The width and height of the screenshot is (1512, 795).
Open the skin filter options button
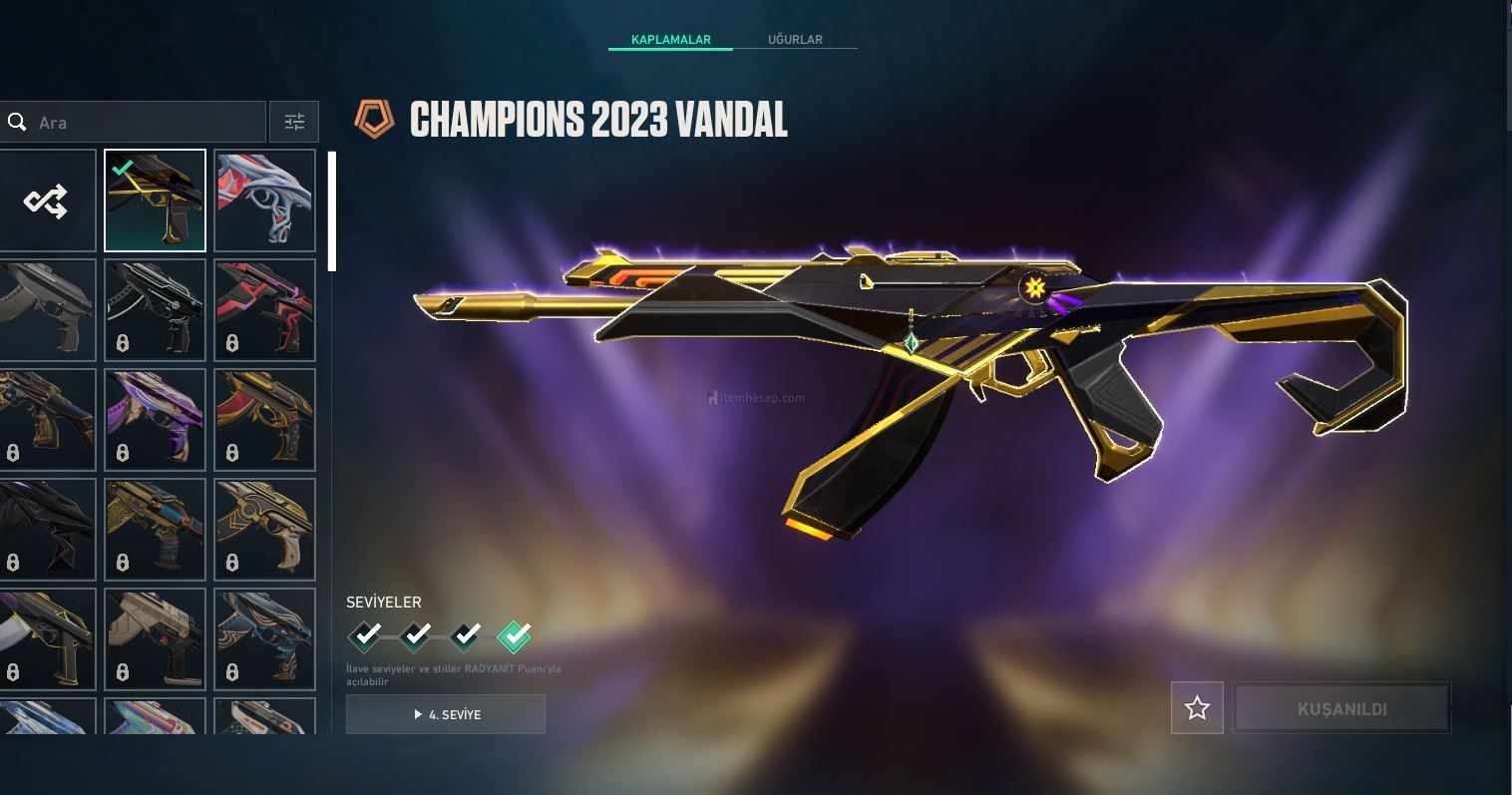[x=294, y=123]
